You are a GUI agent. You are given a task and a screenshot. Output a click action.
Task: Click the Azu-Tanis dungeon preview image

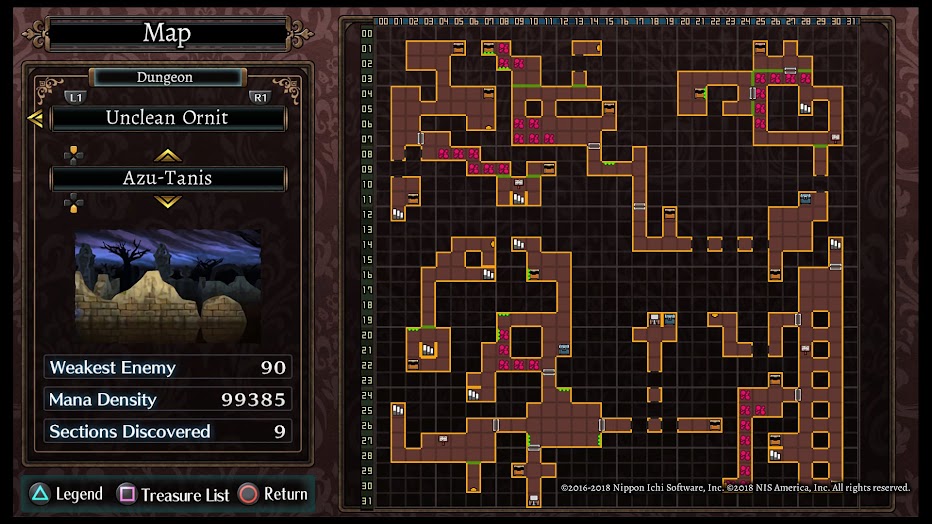click(x=168, y=285)
